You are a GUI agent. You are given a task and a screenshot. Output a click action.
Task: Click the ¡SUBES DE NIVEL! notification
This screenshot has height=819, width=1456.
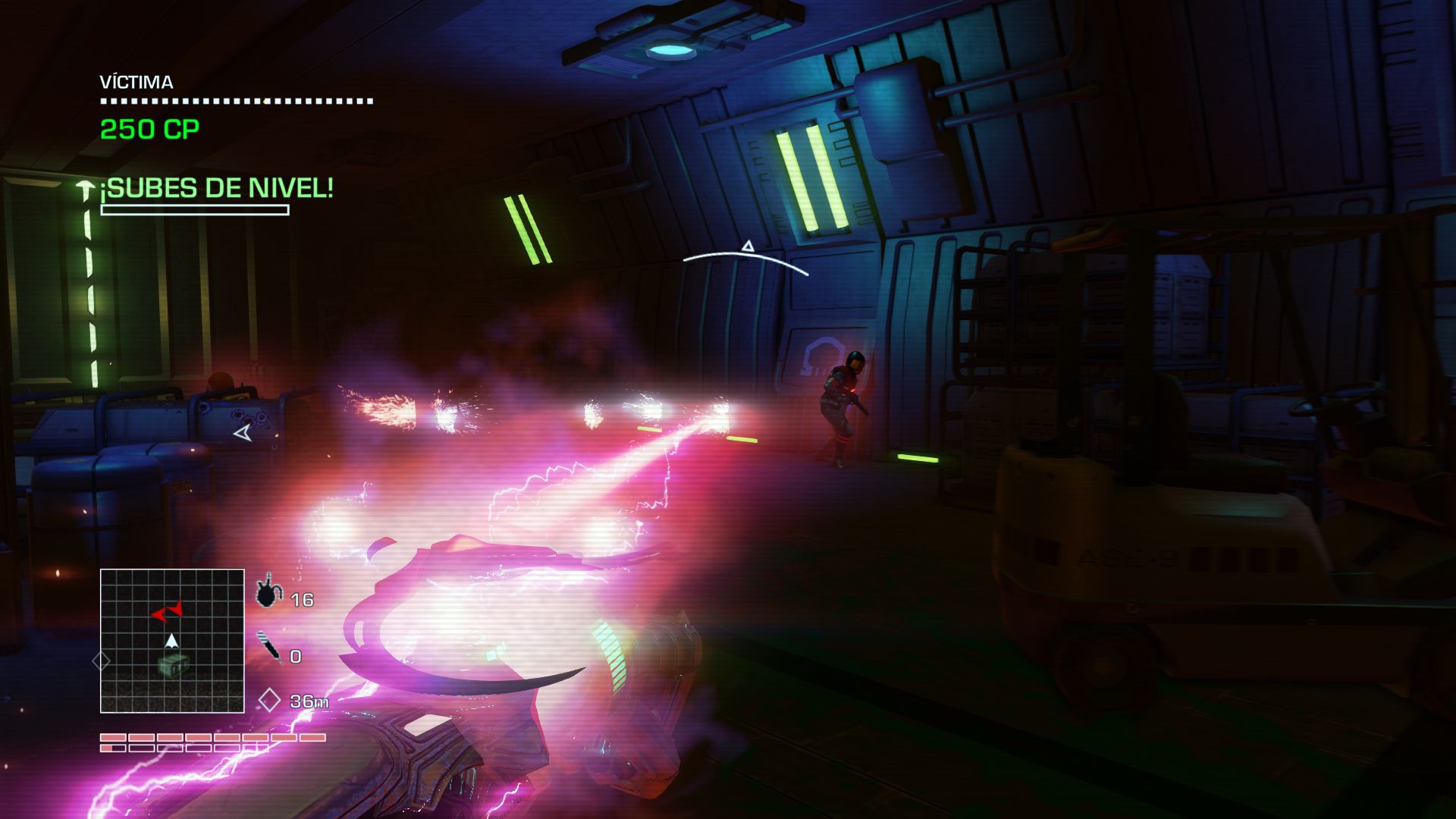[217, 188]
